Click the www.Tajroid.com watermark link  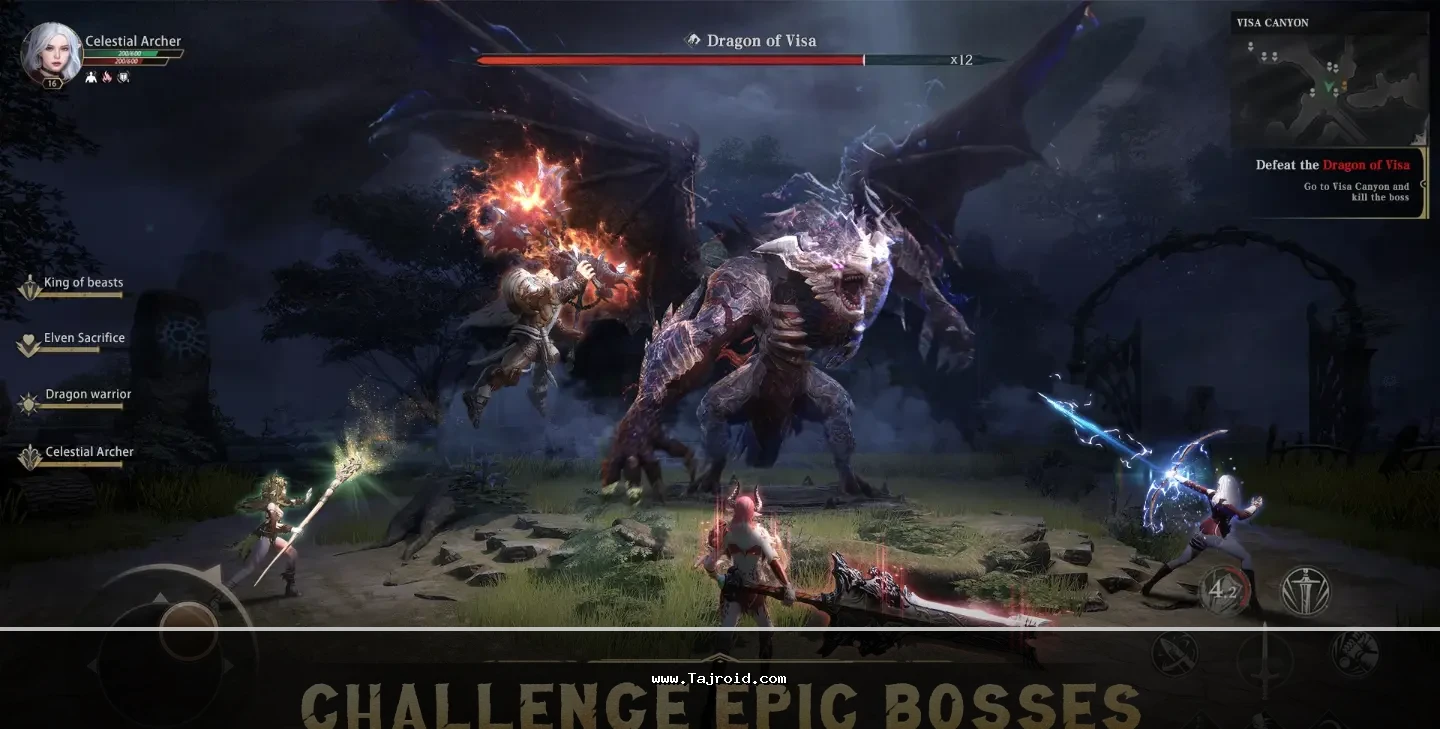(x=718, y=678)
